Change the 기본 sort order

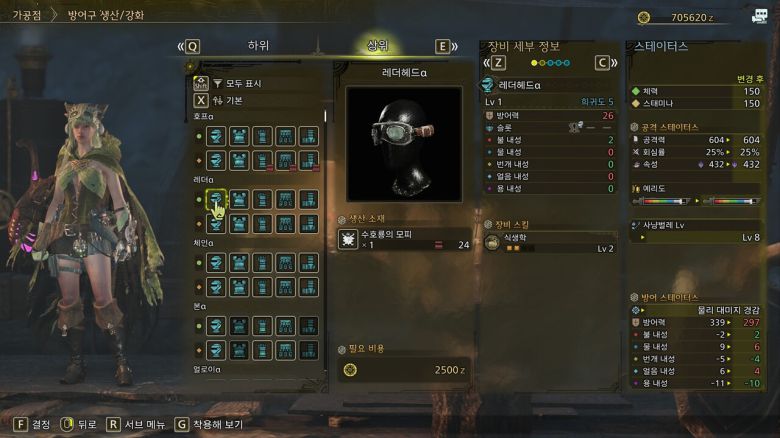click(234, 100)
